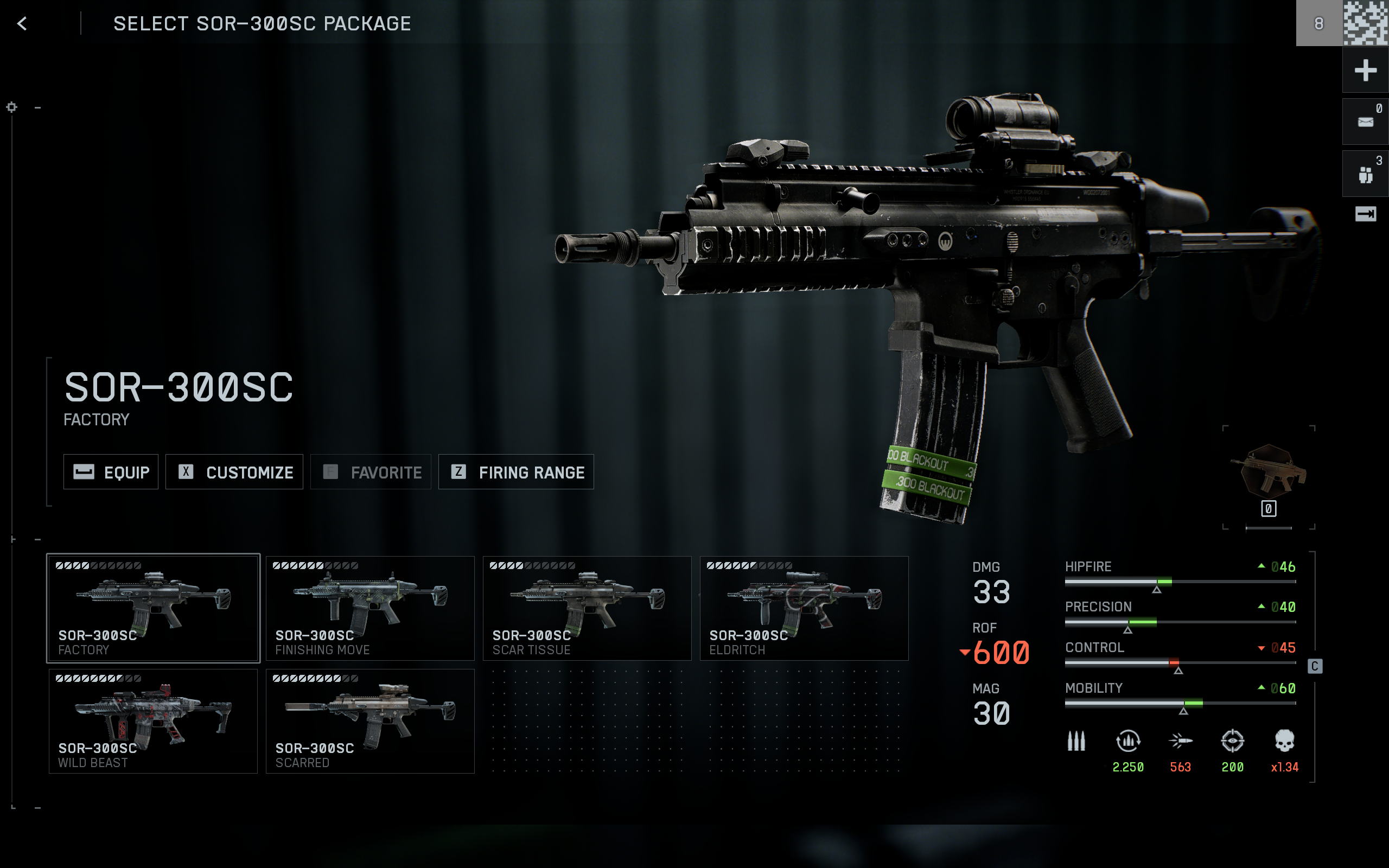This screenshot has height=868, width=1389.
Task: Click the arrow exit icon below the party icon
Action: 1366,214
